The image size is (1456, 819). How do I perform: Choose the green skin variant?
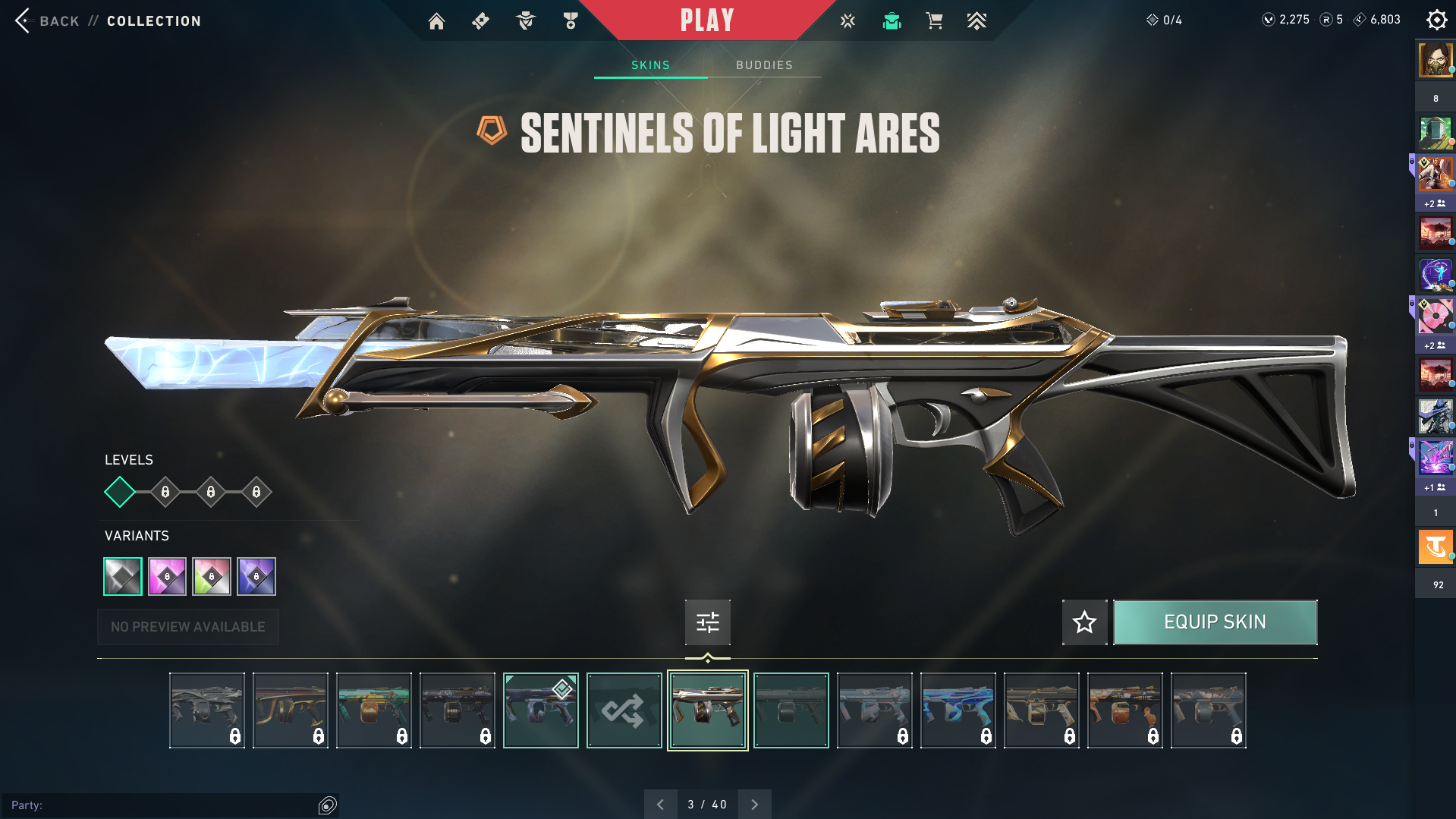click(212, 577)
